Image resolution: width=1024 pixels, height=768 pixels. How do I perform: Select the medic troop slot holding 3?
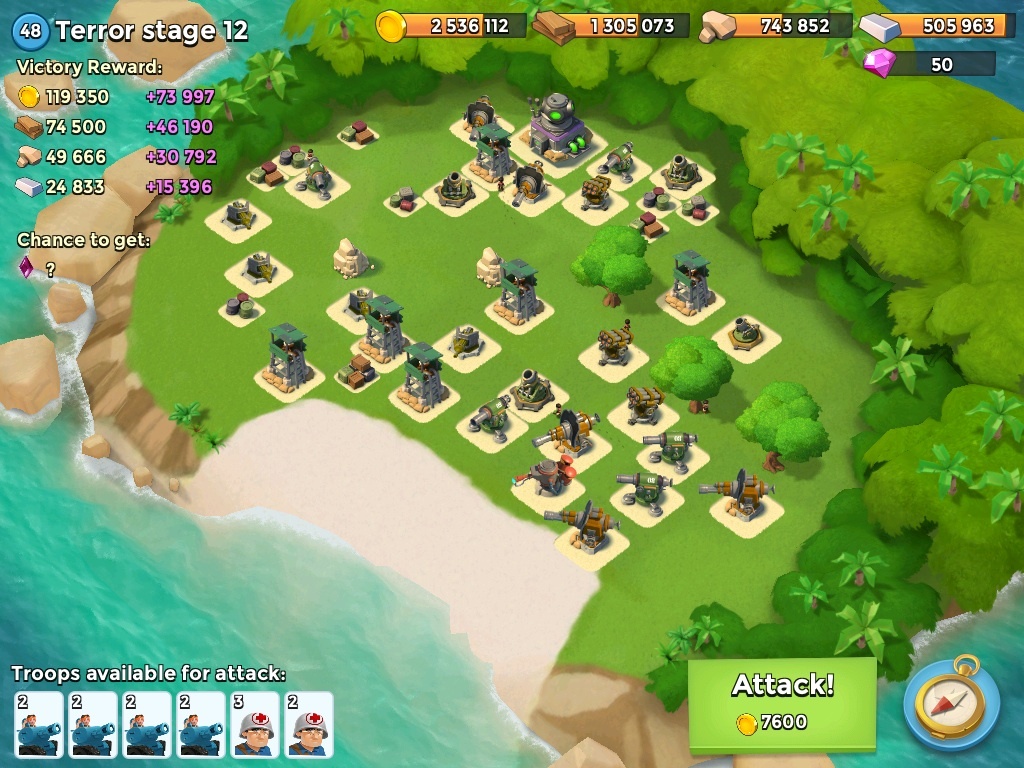255,724
